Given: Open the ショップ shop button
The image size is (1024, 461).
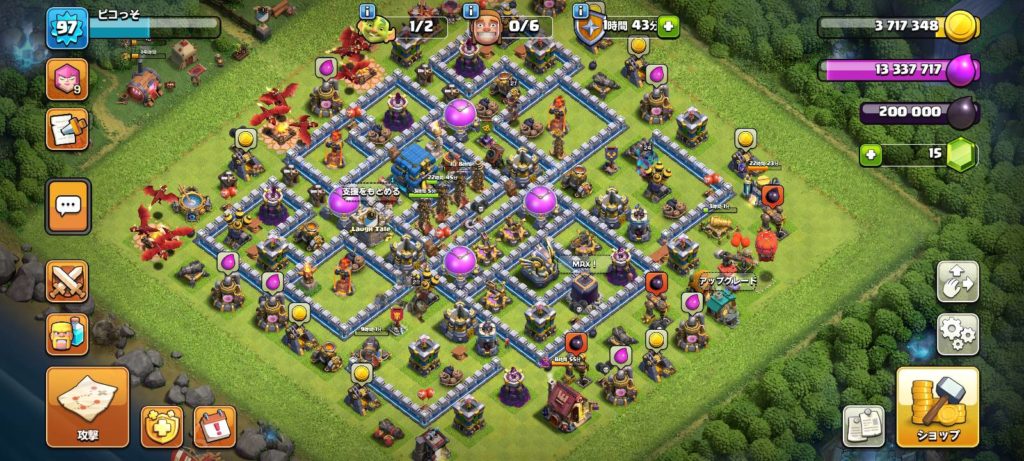Looking at the screenshot, I should click(936, 407).
